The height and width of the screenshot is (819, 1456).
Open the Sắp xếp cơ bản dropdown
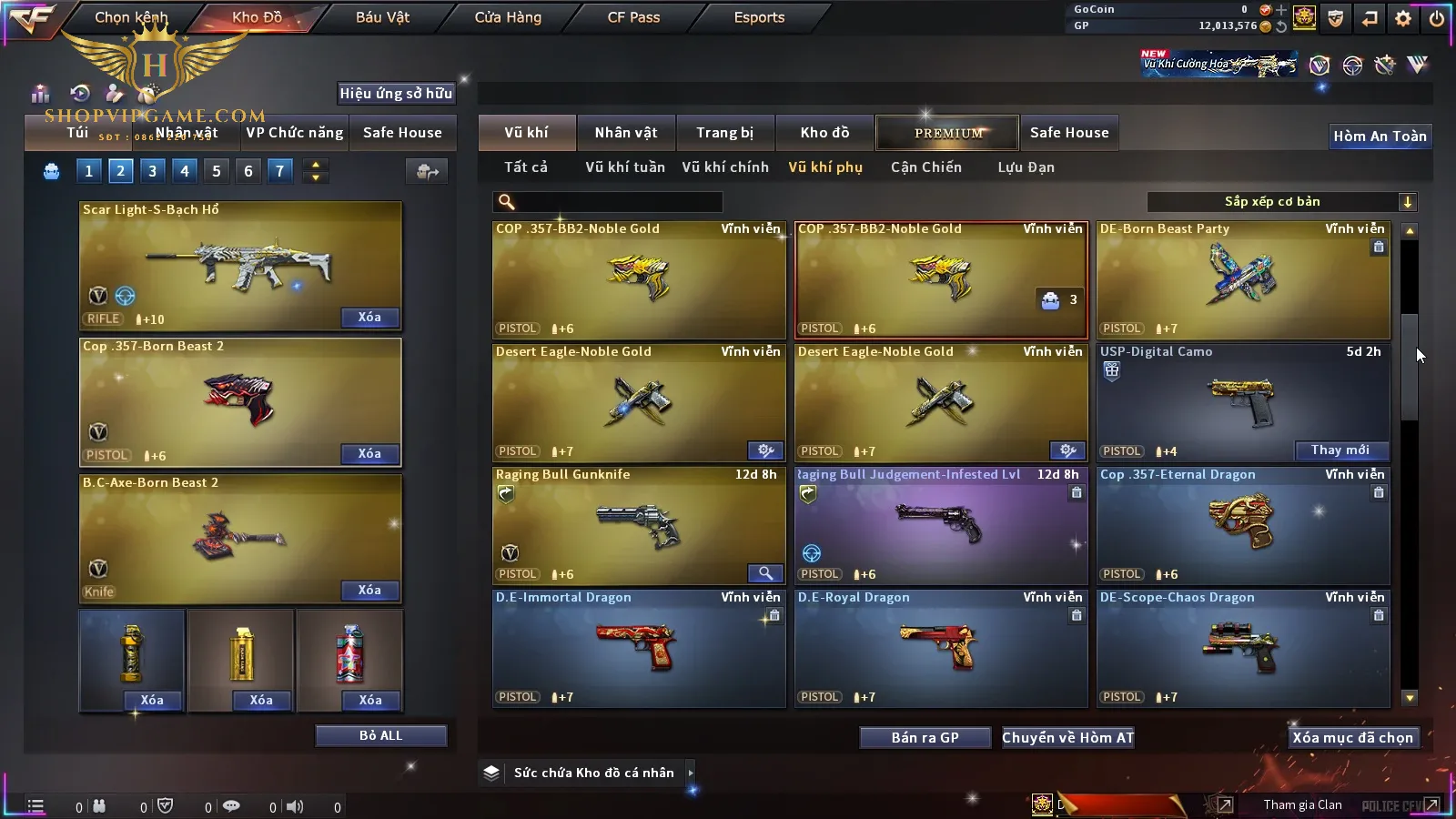click(x=1281, y=202)
